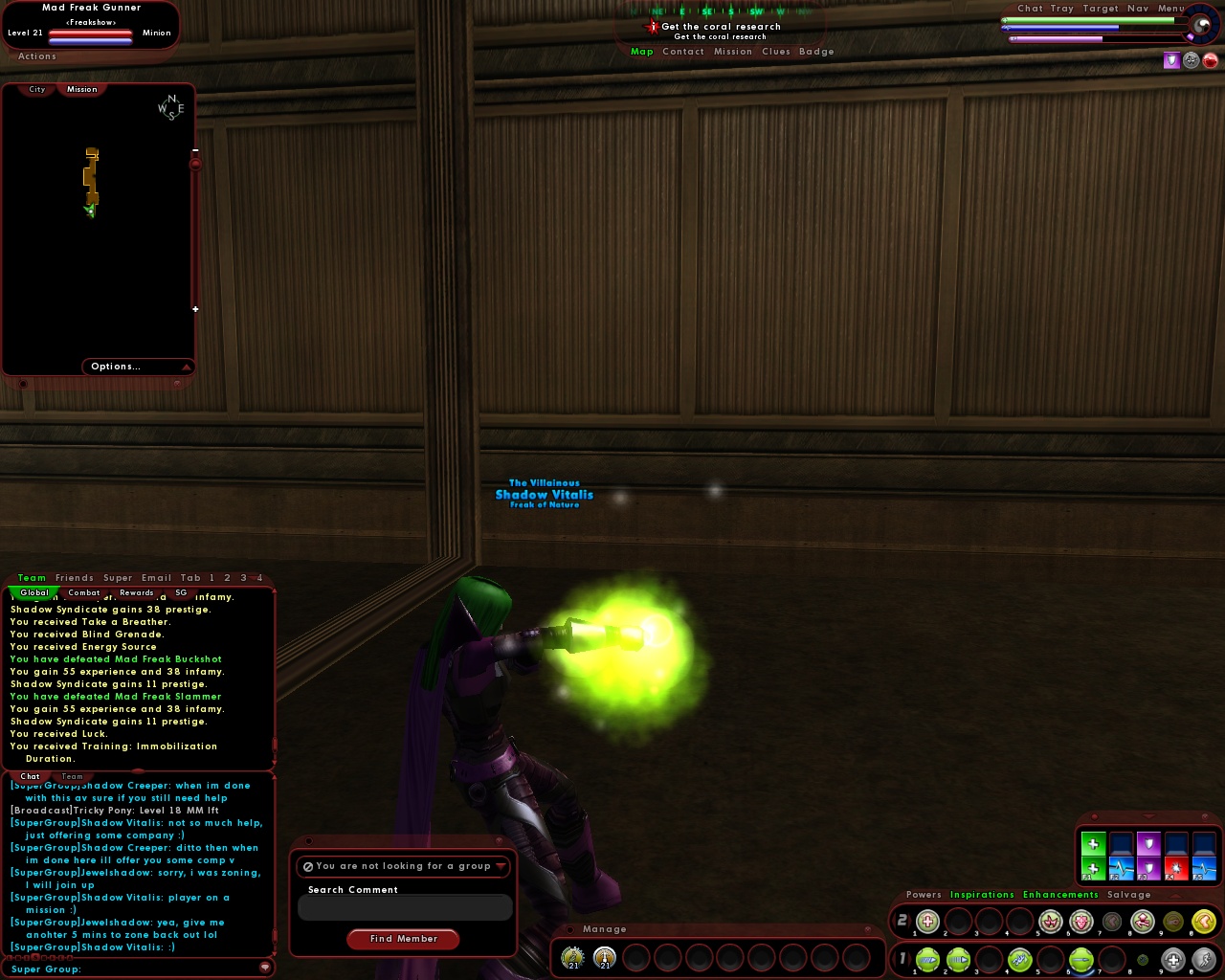Click the Find Member button
Screen dimensions: 1225x980
point(403,939)
